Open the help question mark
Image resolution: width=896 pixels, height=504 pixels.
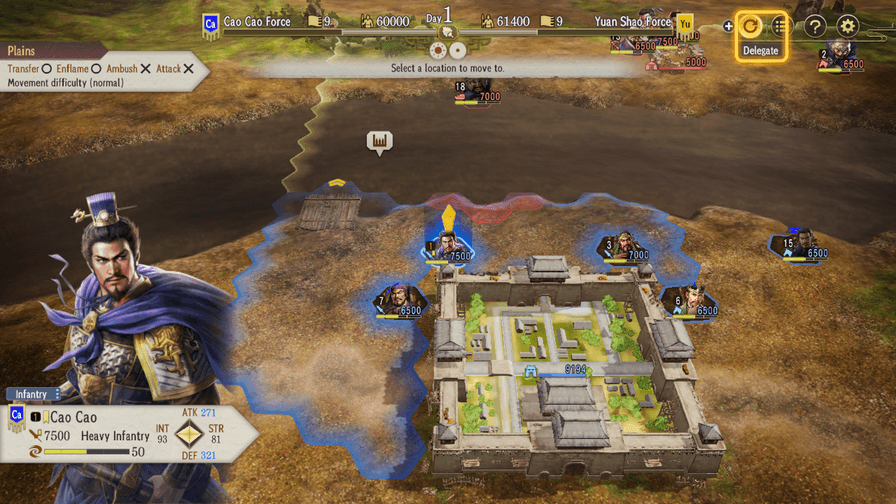(x=815, y=27)
